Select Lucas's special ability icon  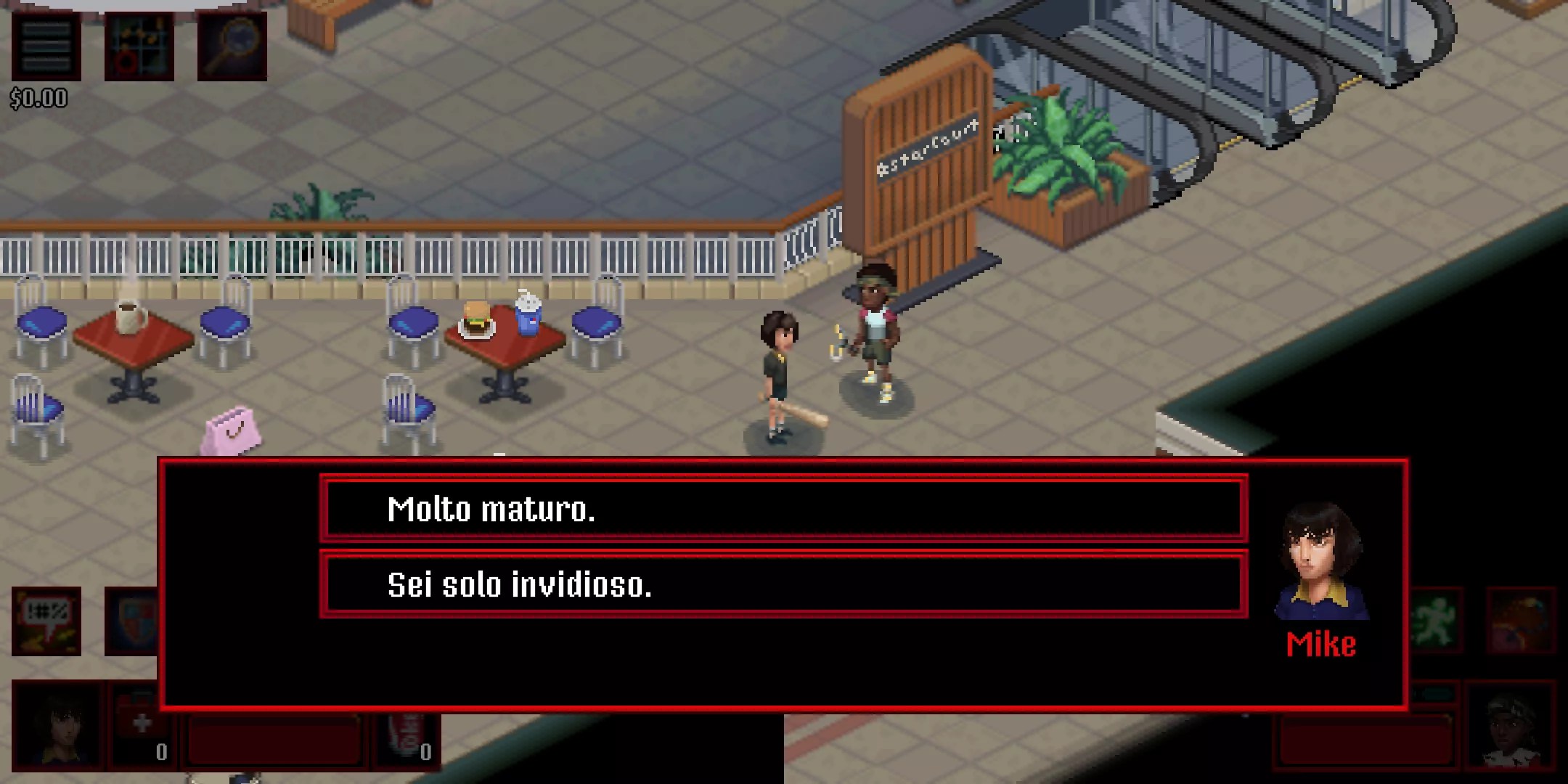pos(1520,620)
